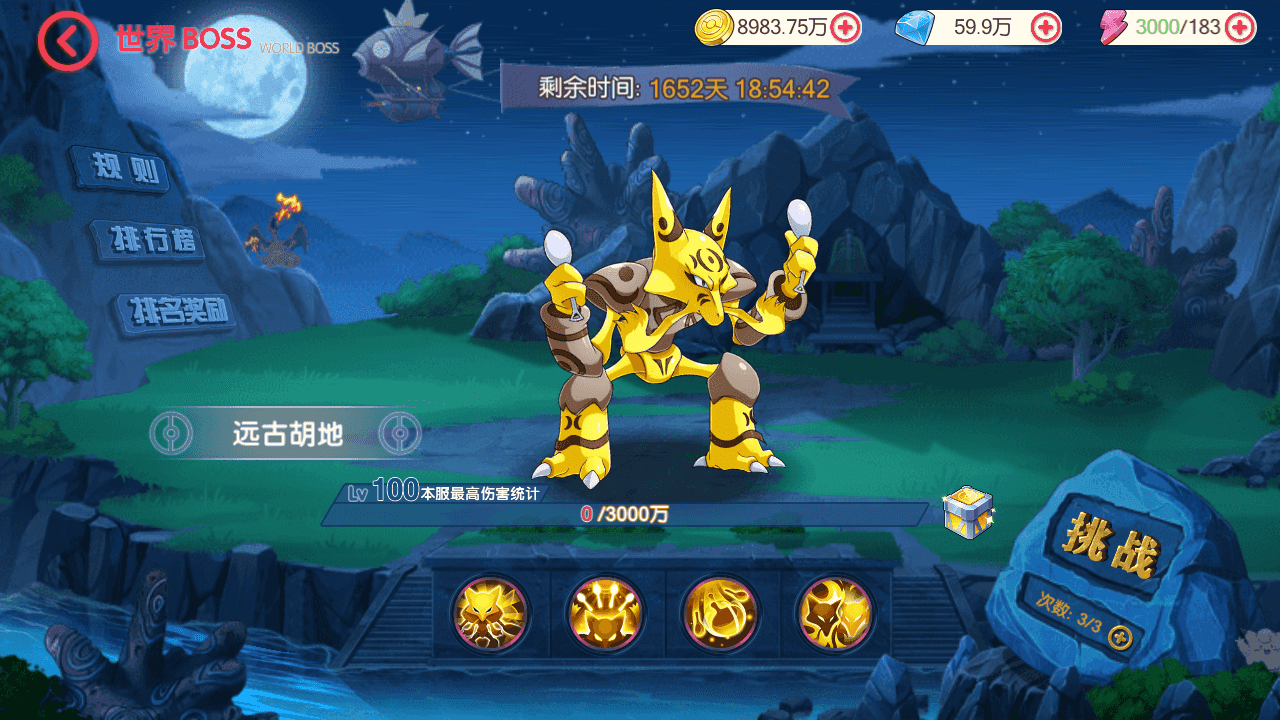Click the plus beside the diamond counter
Viewport: 1280px width, 720px height.
1046,28
